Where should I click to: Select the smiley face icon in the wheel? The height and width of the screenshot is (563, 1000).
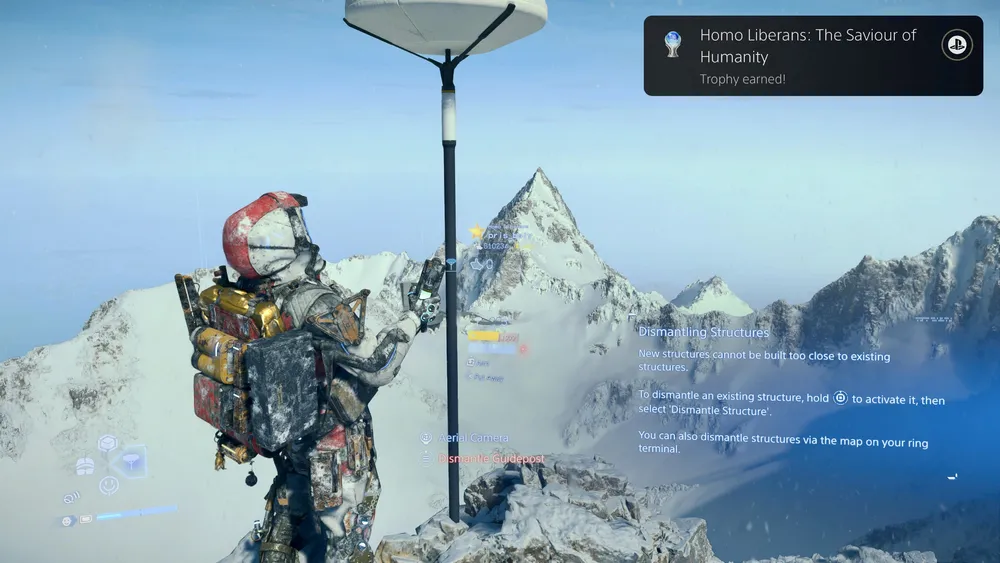pyautogui.click(x=109, y=485)
